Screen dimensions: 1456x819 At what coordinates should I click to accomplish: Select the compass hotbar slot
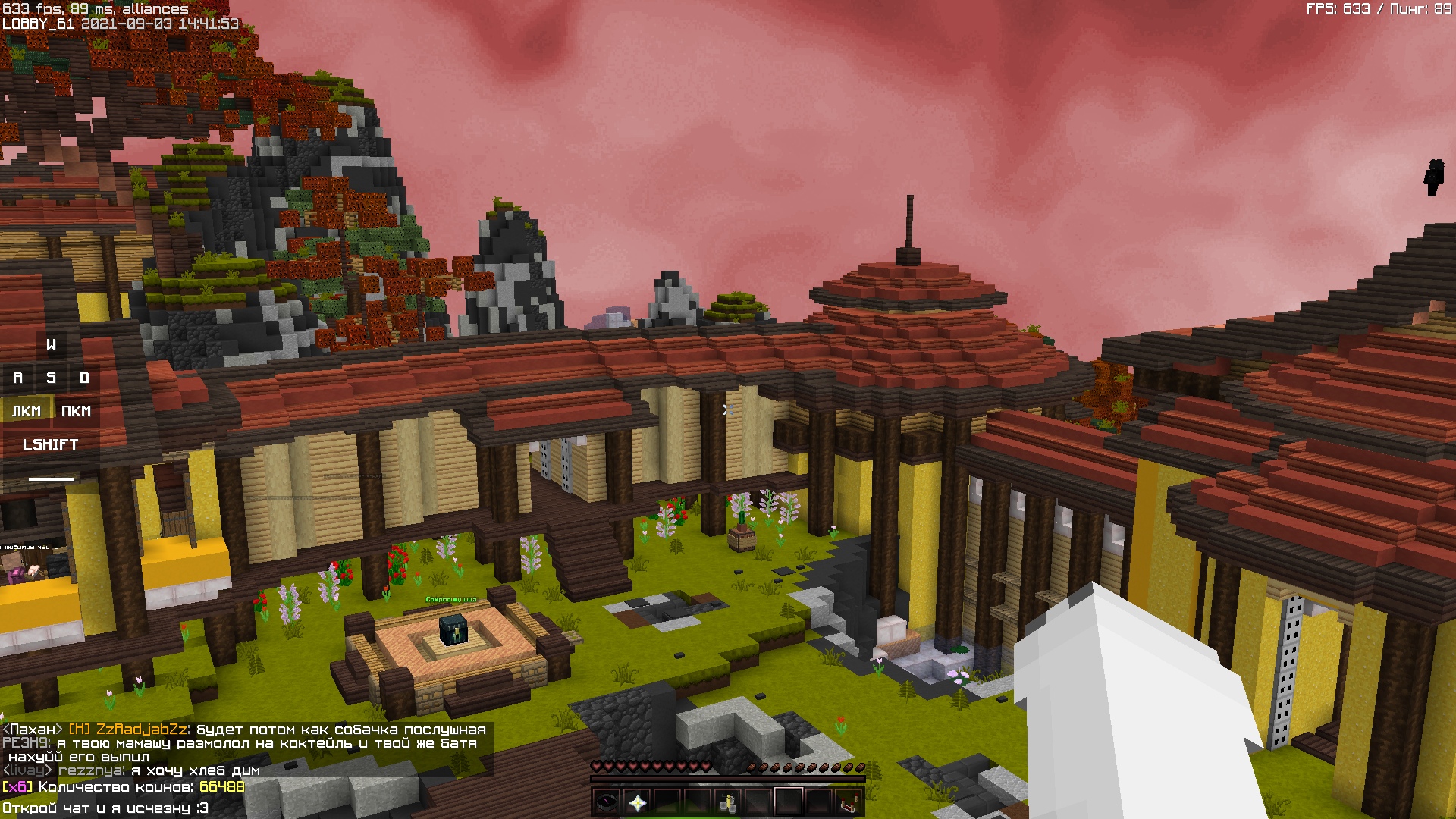607,802
